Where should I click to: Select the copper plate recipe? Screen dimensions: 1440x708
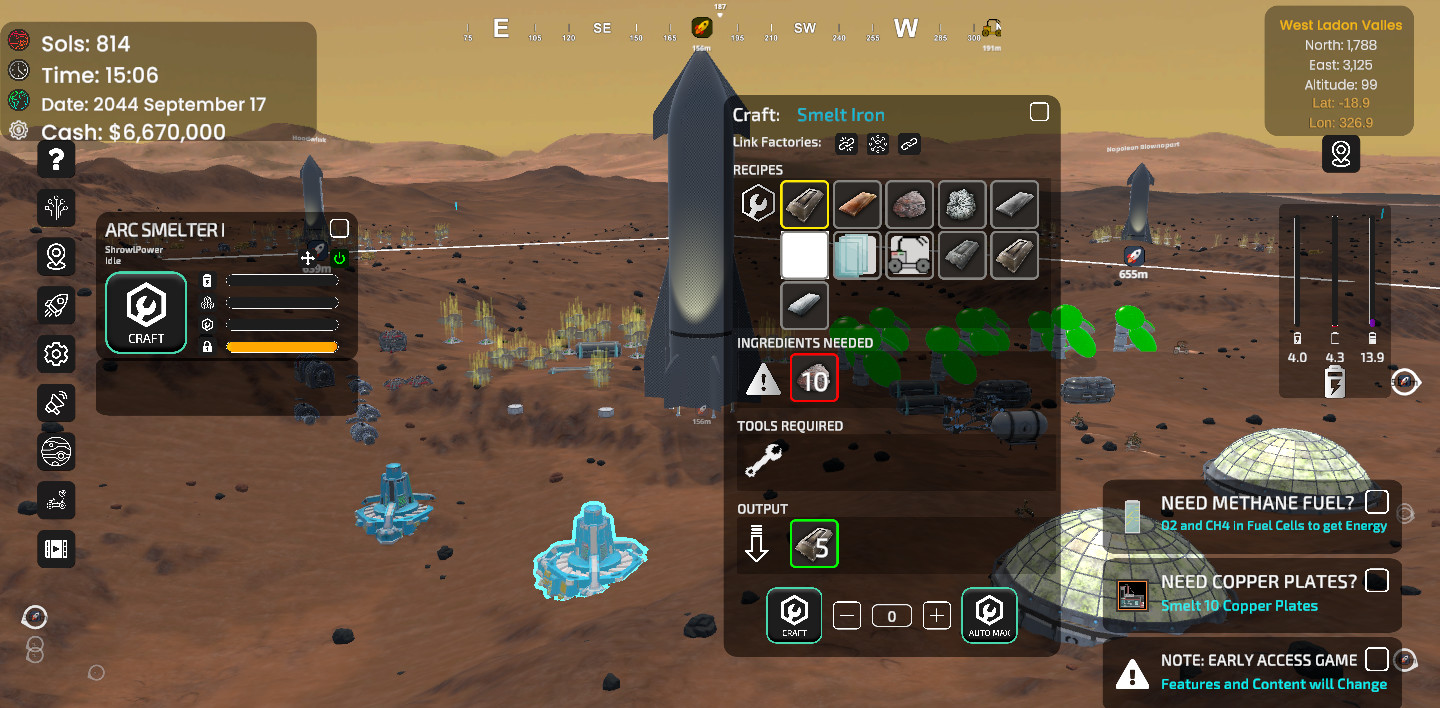[857, 204]
